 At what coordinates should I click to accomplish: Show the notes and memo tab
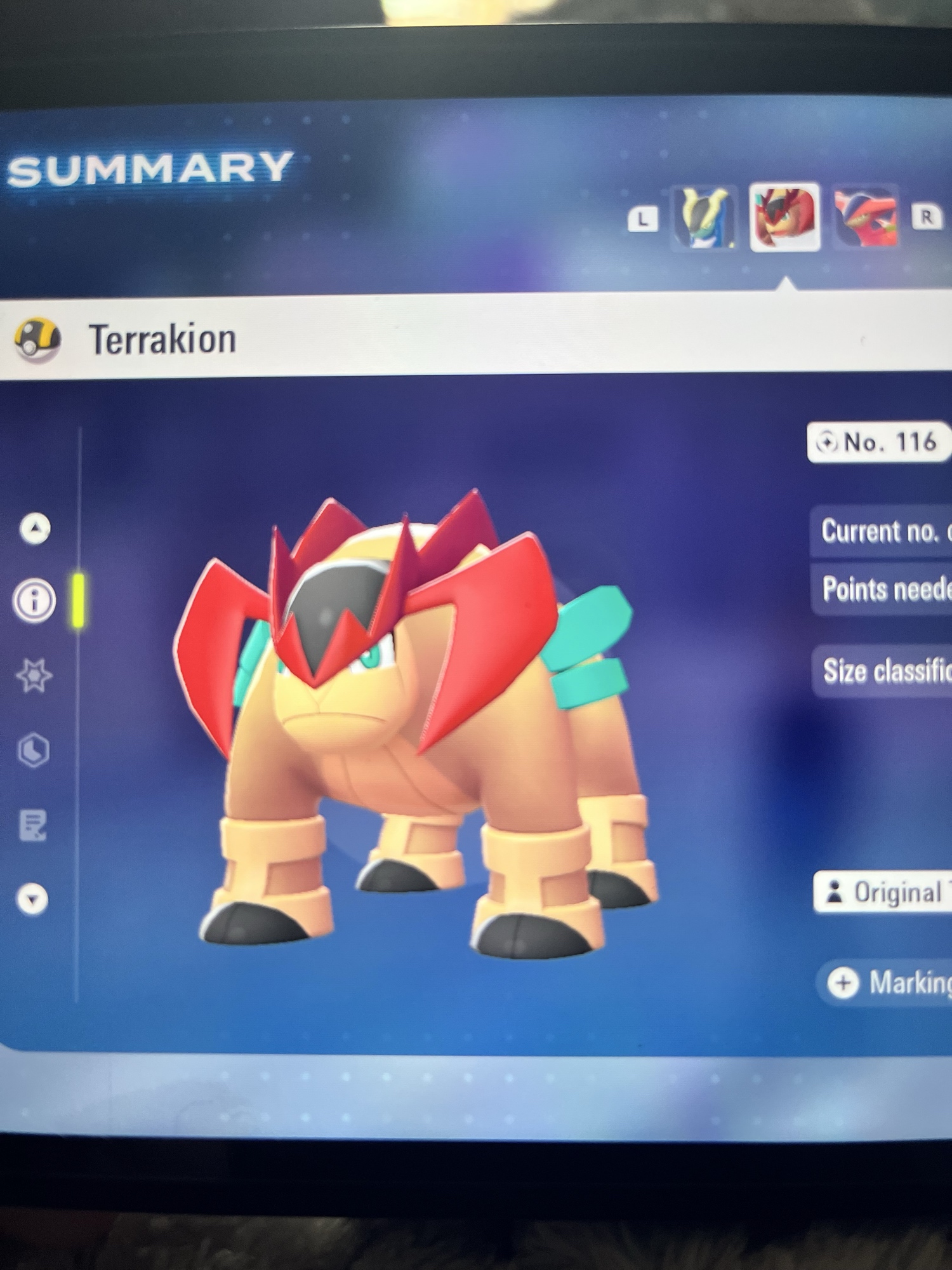tap(33, 825)
